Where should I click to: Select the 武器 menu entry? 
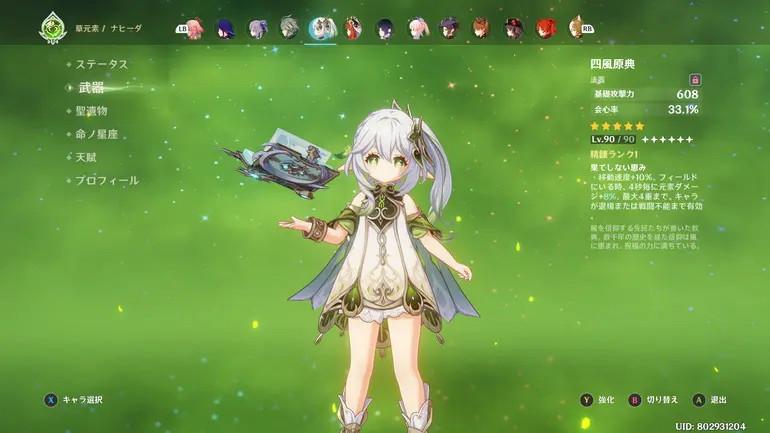(x=91, y=88)
